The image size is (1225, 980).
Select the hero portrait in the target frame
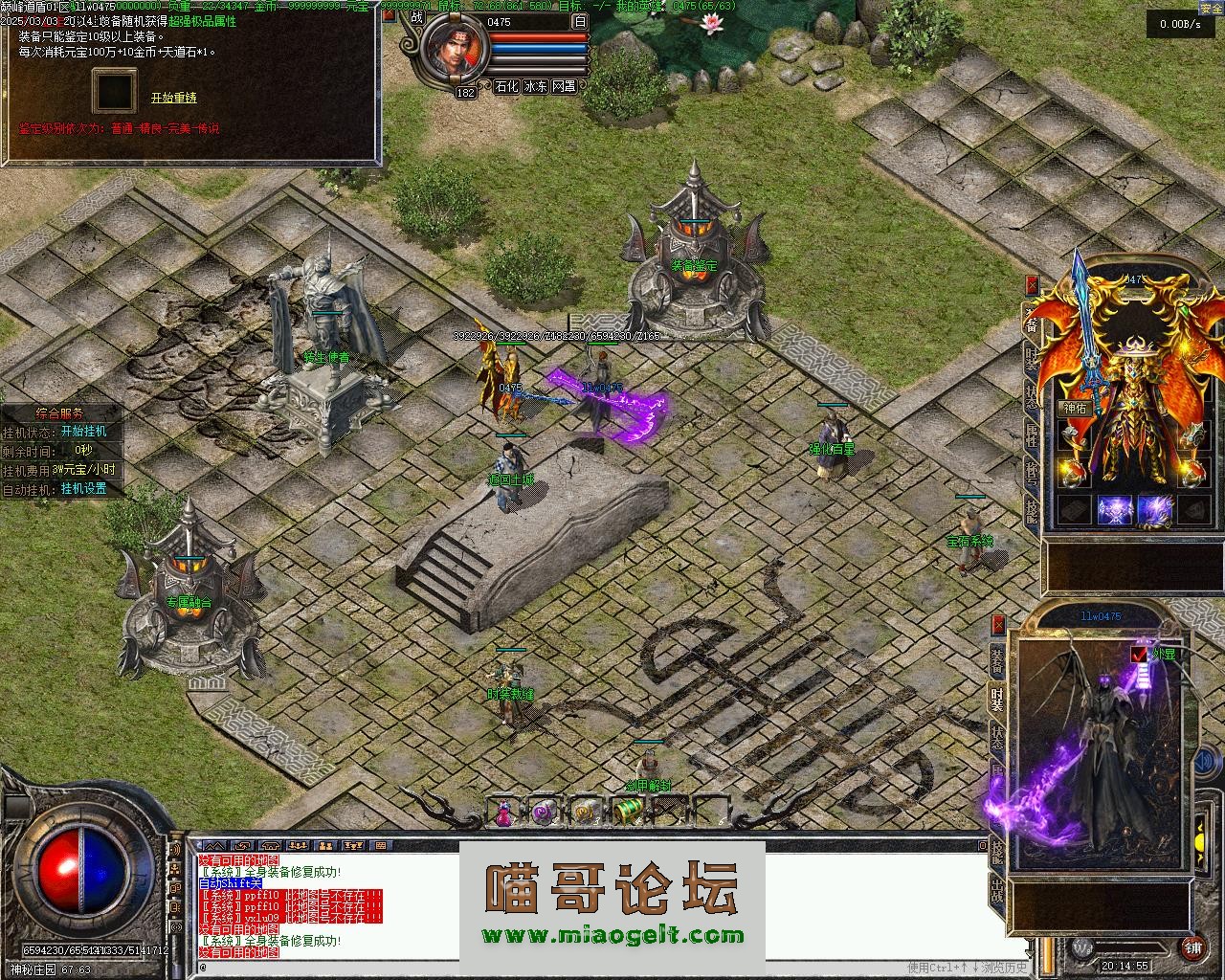(452, 53)
